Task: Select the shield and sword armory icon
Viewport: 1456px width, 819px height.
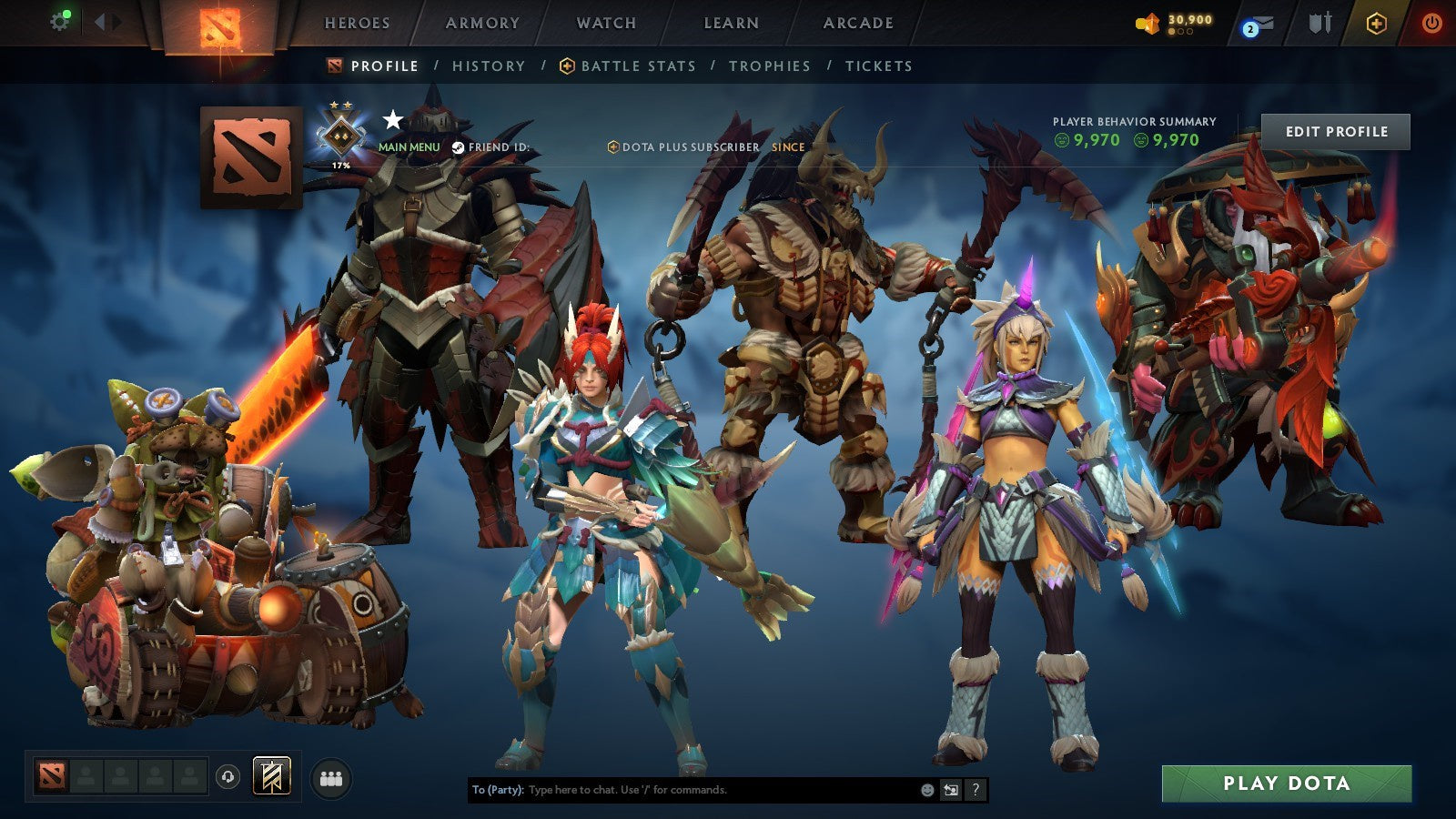Action: click(x=1320, y=23)
